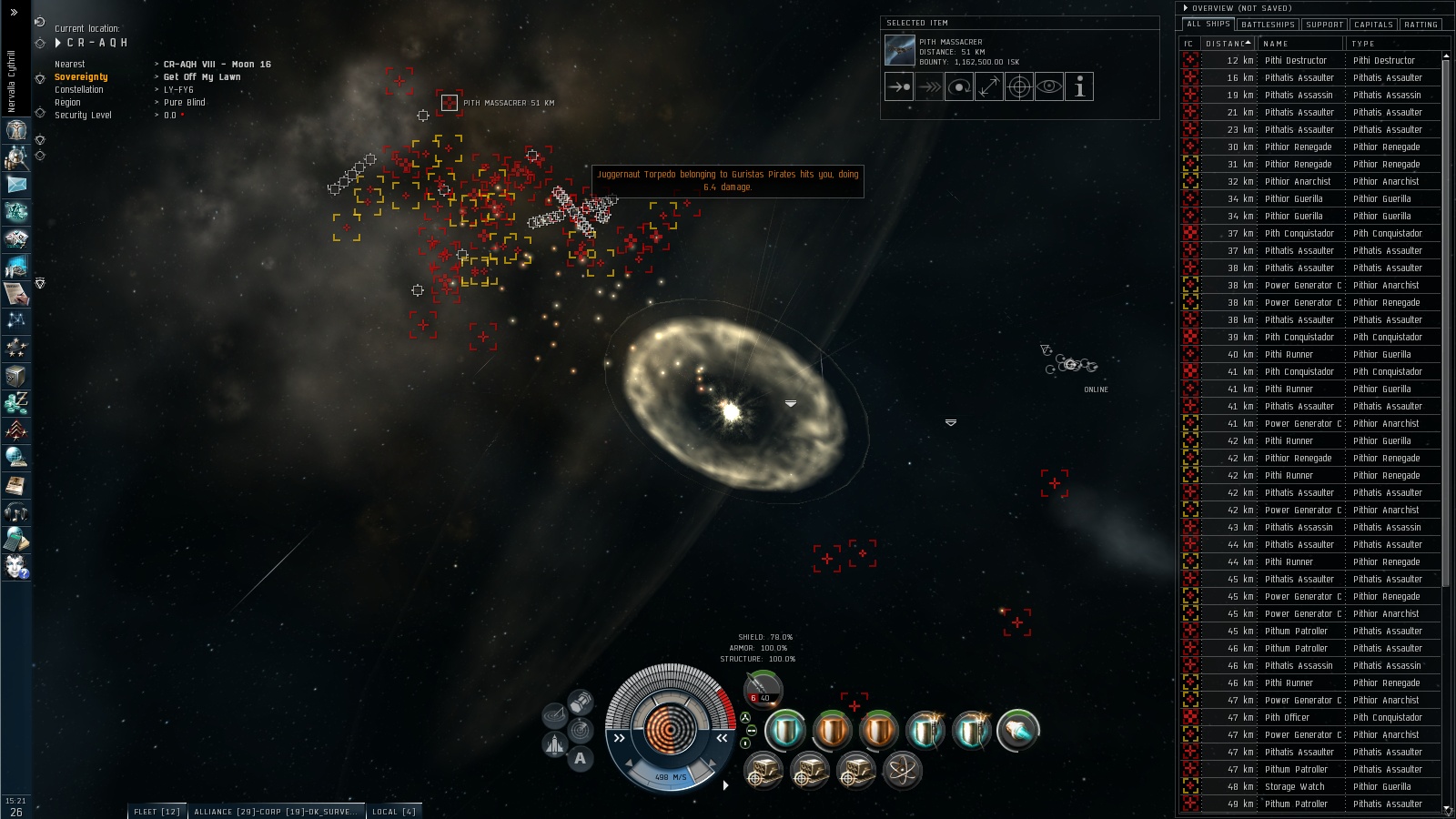The height and width of the screenshot is (819, 1456).
Task: Switch to the Battleships overview tab
Action: (1268, 25)
